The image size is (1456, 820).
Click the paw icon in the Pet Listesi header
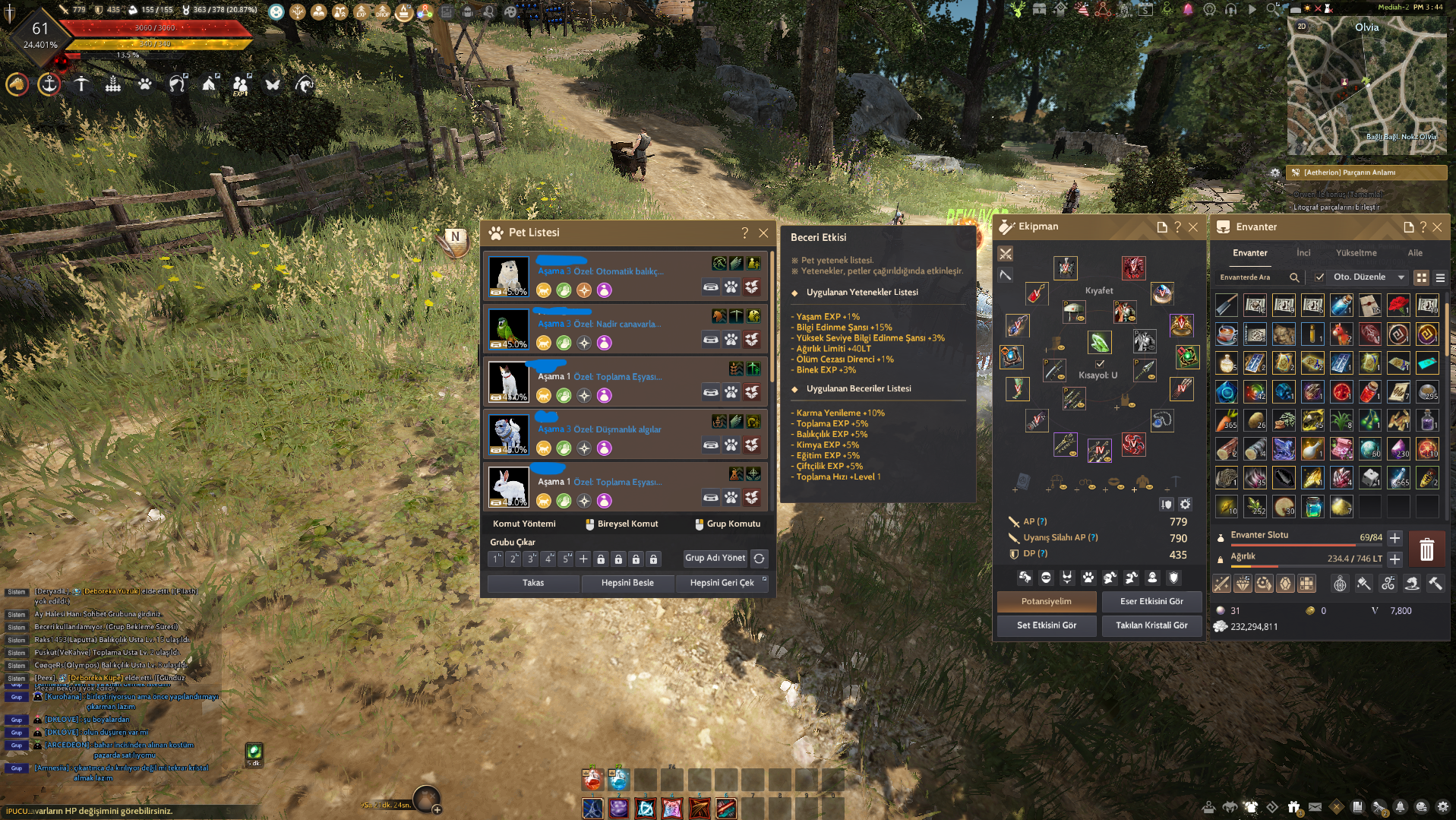(497, 233)
